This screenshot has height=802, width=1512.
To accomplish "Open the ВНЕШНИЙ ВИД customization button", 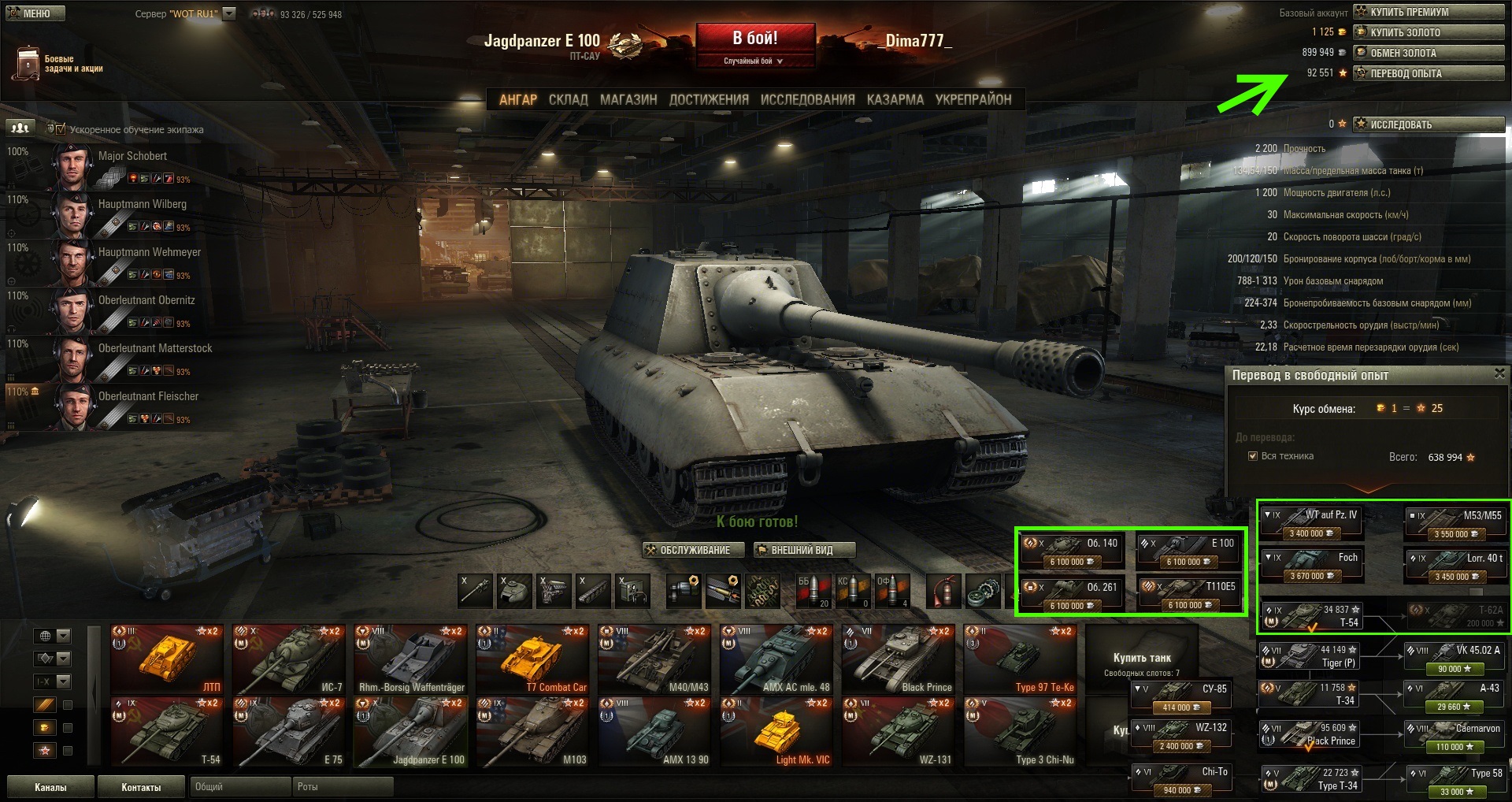I will point(803,550).
